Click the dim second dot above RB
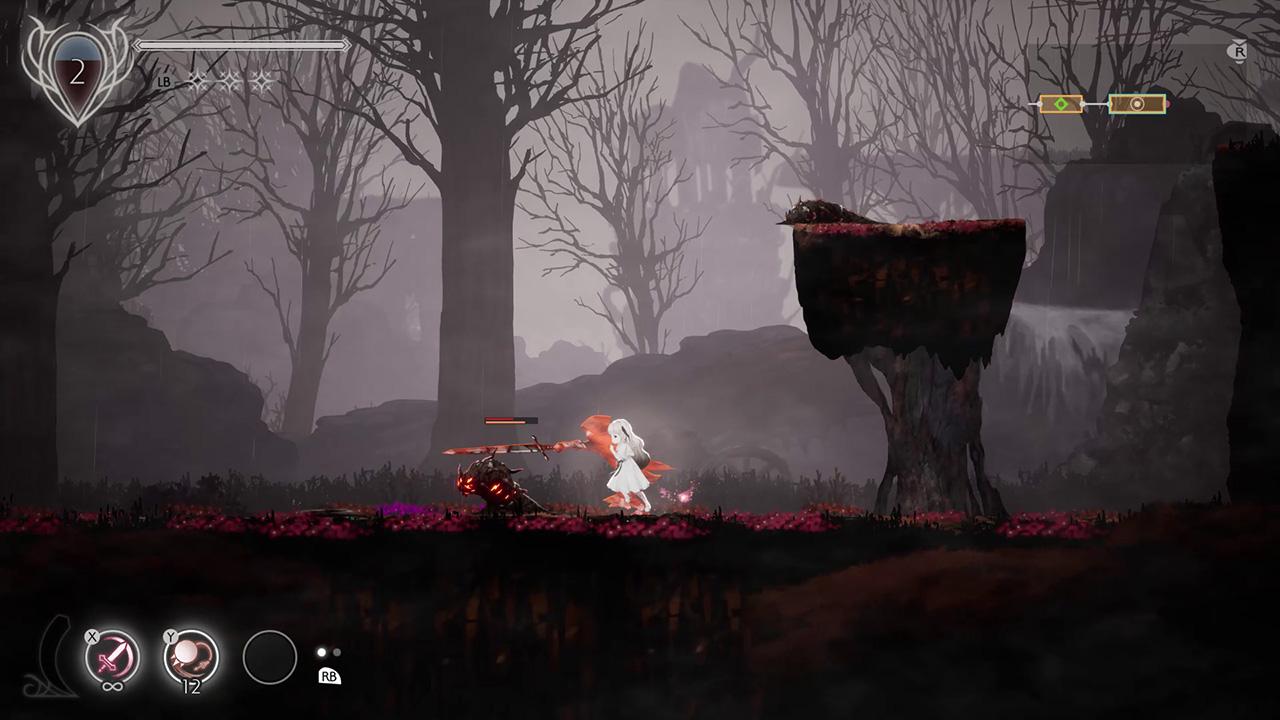The image size is (1280, 720). click(x=336, y=651)
